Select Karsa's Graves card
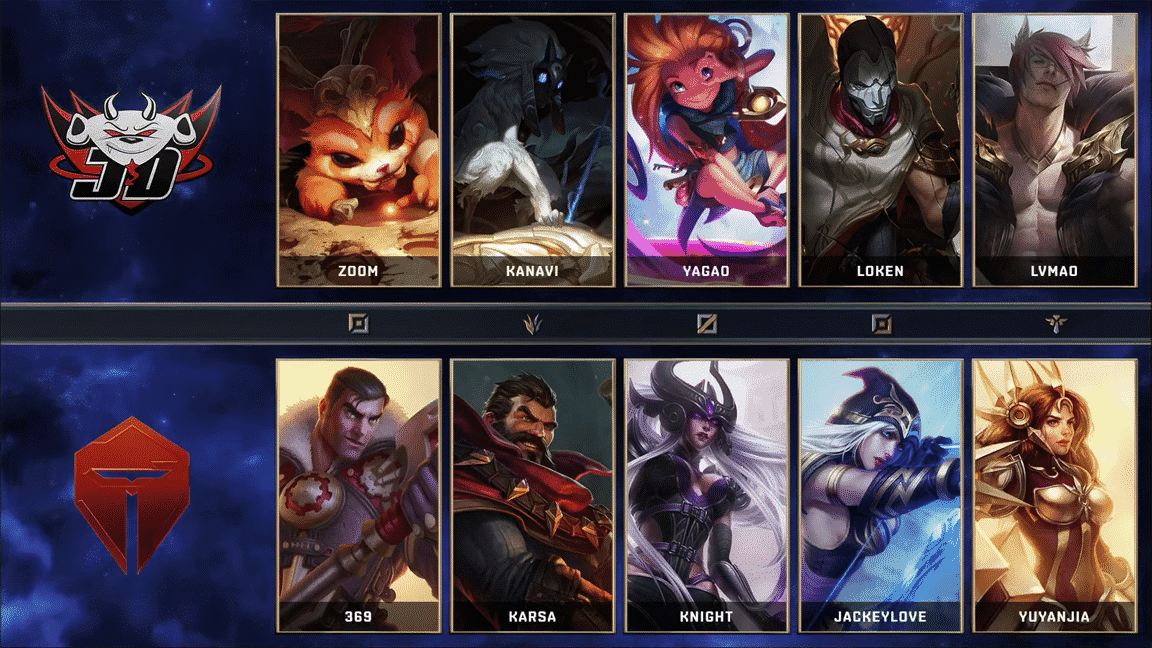The image size is (1152, 648). [532, 495]
